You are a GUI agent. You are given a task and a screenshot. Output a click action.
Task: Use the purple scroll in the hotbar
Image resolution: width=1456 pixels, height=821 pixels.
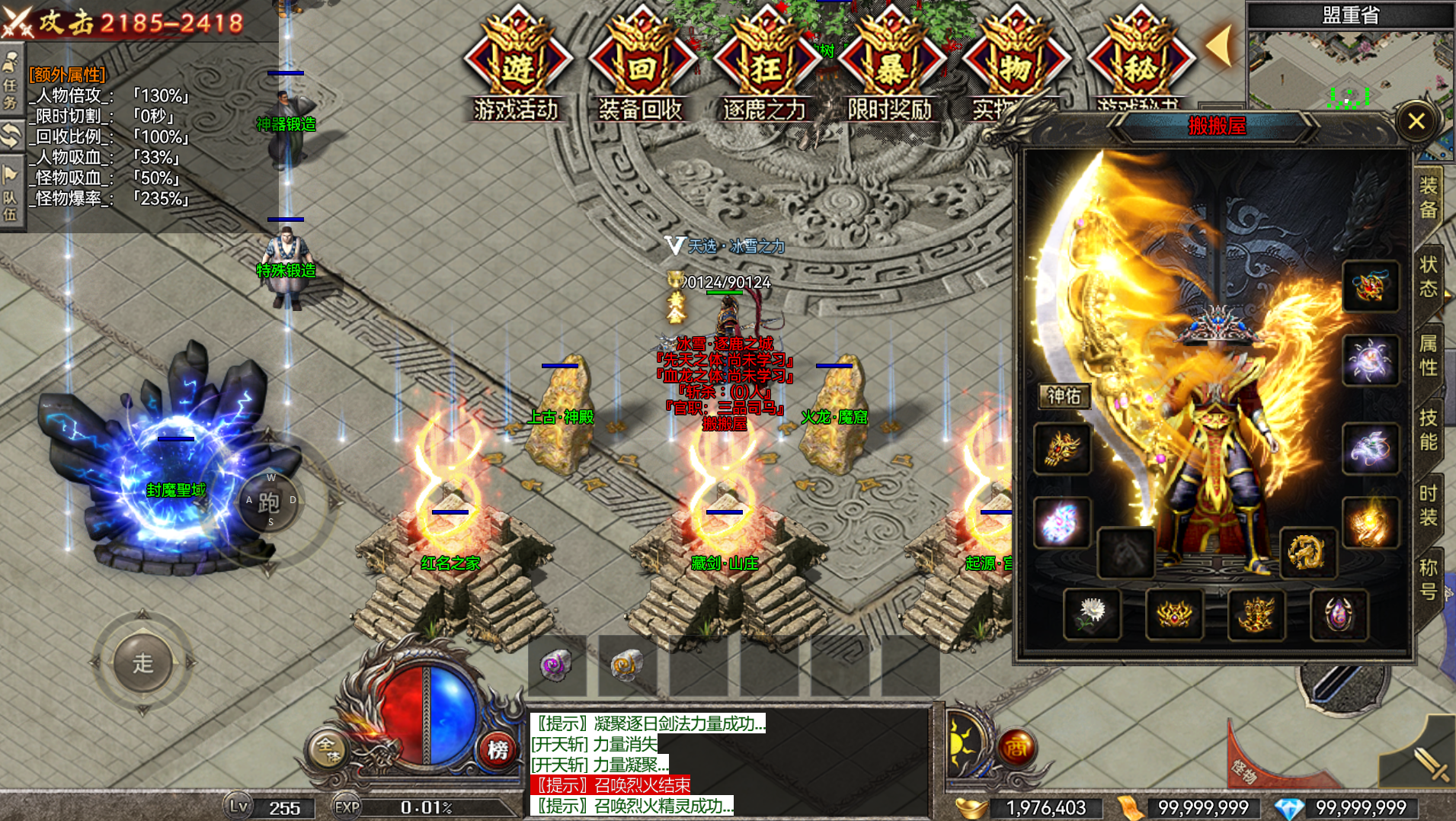click(557, 665)
